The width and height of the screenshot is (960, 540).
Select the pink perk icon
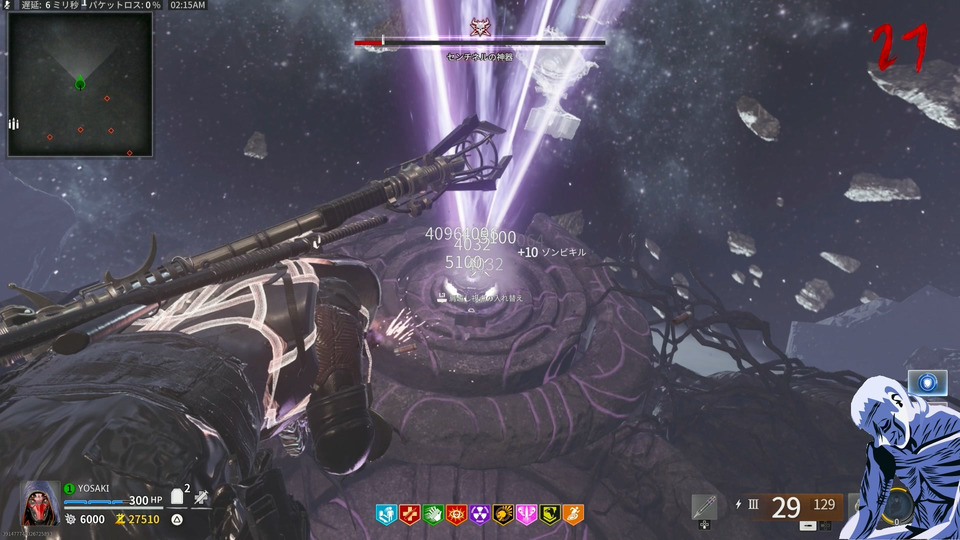coord(527,516)
